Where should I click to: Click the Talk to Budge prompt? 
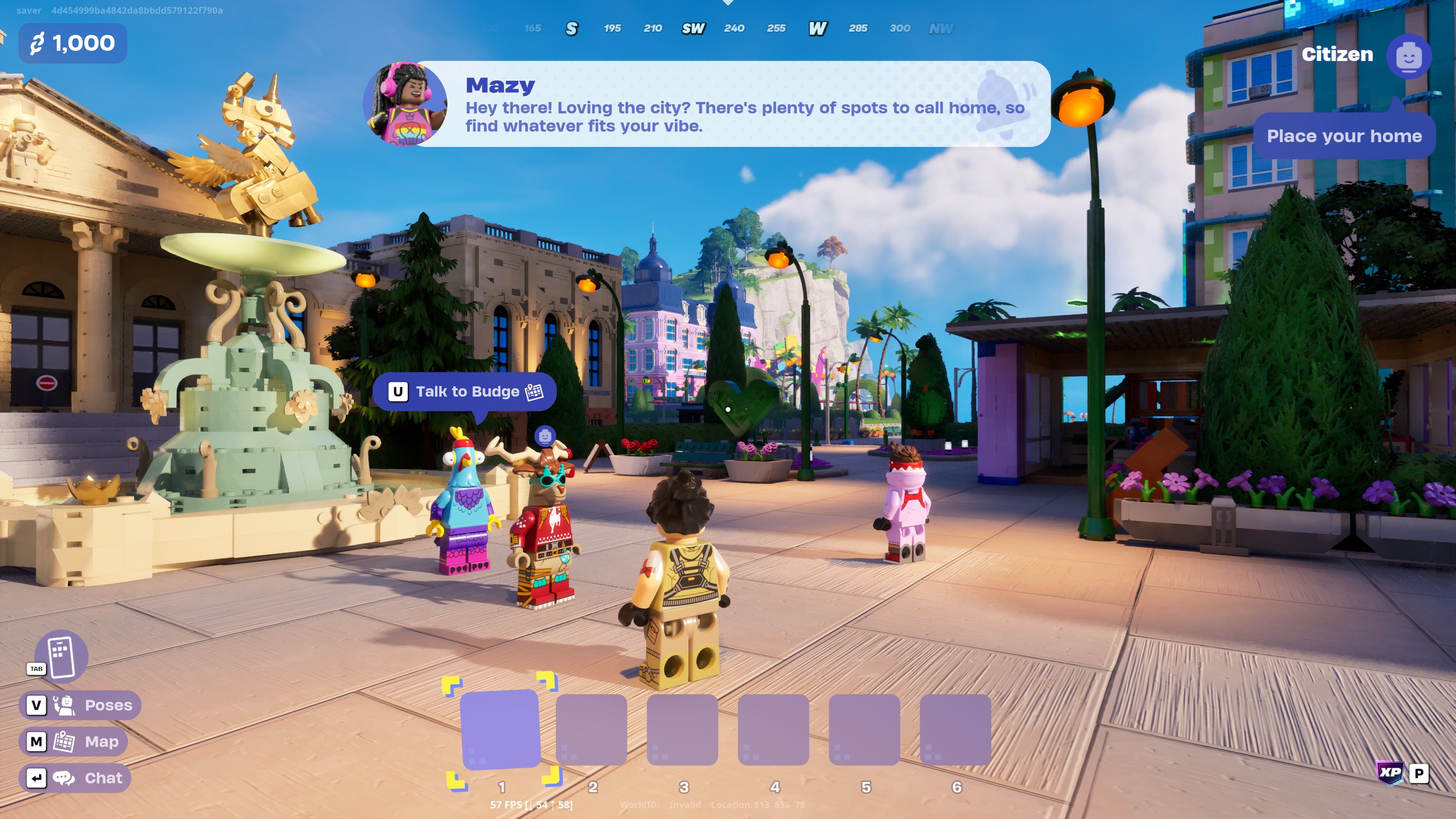464,392
